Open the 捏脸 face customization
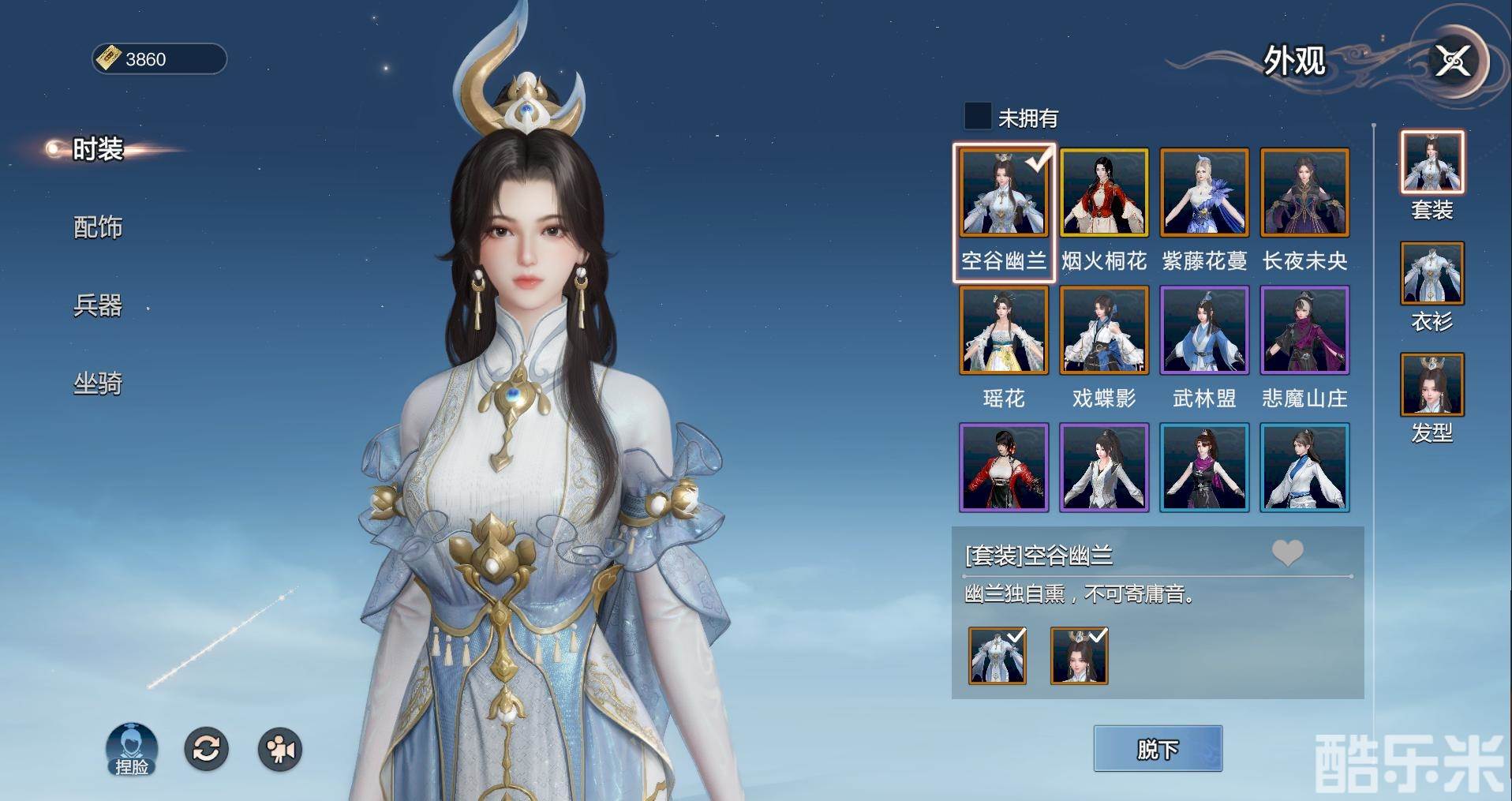The height and width of the screenshot is (801, 1512). tap(132, 749)
